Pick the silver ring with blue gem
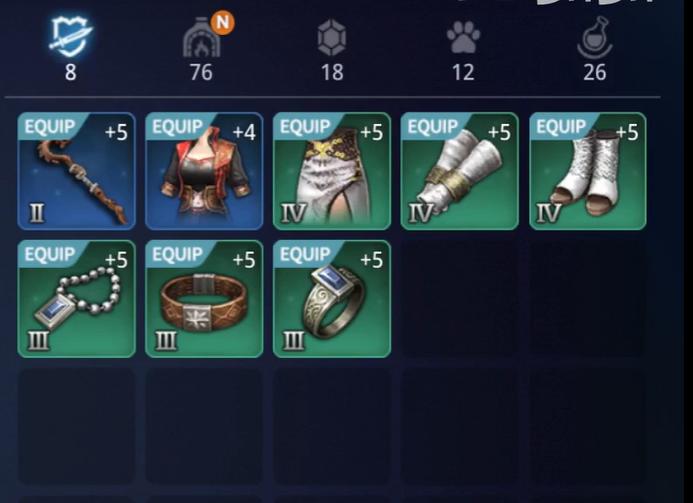This screenshot has width=693, height=503. 332,299
